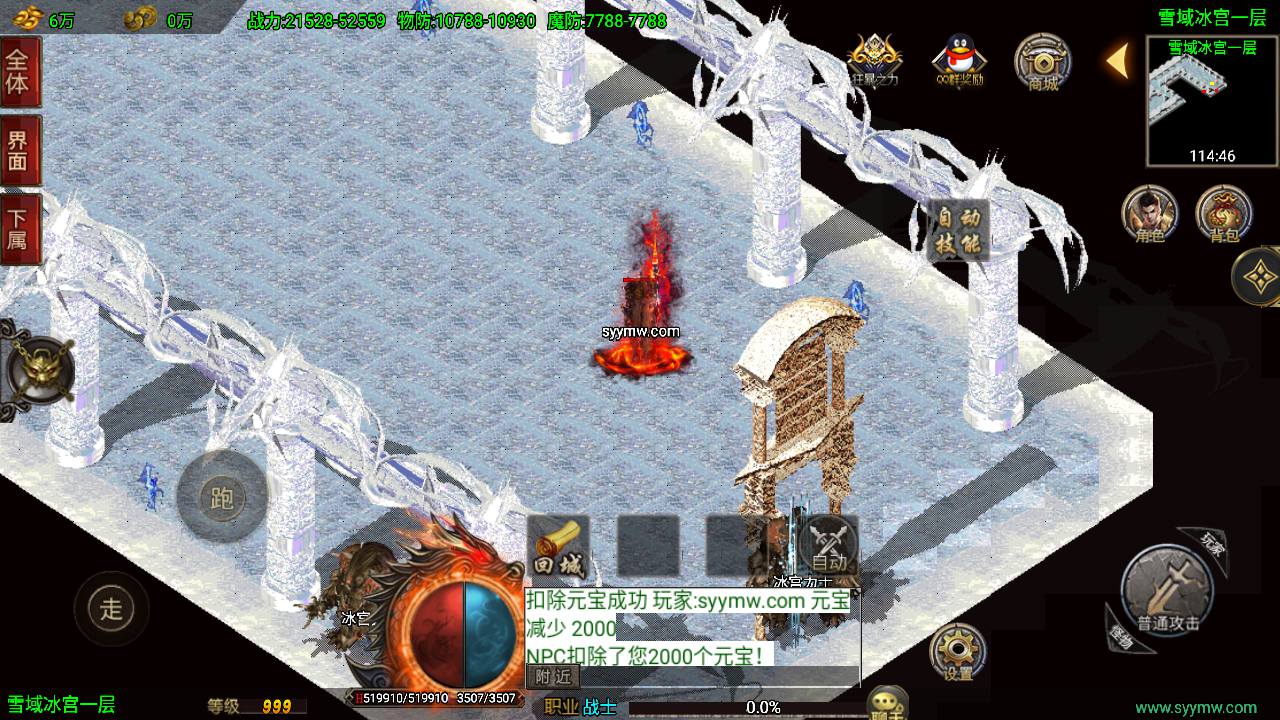
Task: Switch to the 界面 tab
Action: 19,150
